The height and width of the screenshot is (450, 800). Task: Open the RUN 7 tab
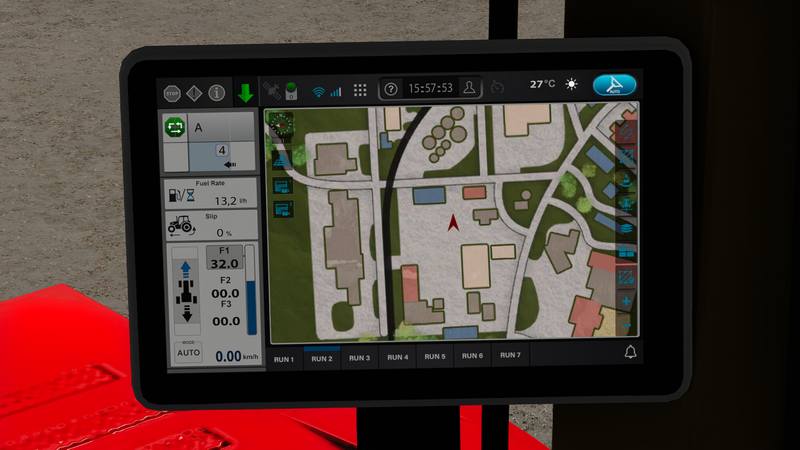click(510, 355)
